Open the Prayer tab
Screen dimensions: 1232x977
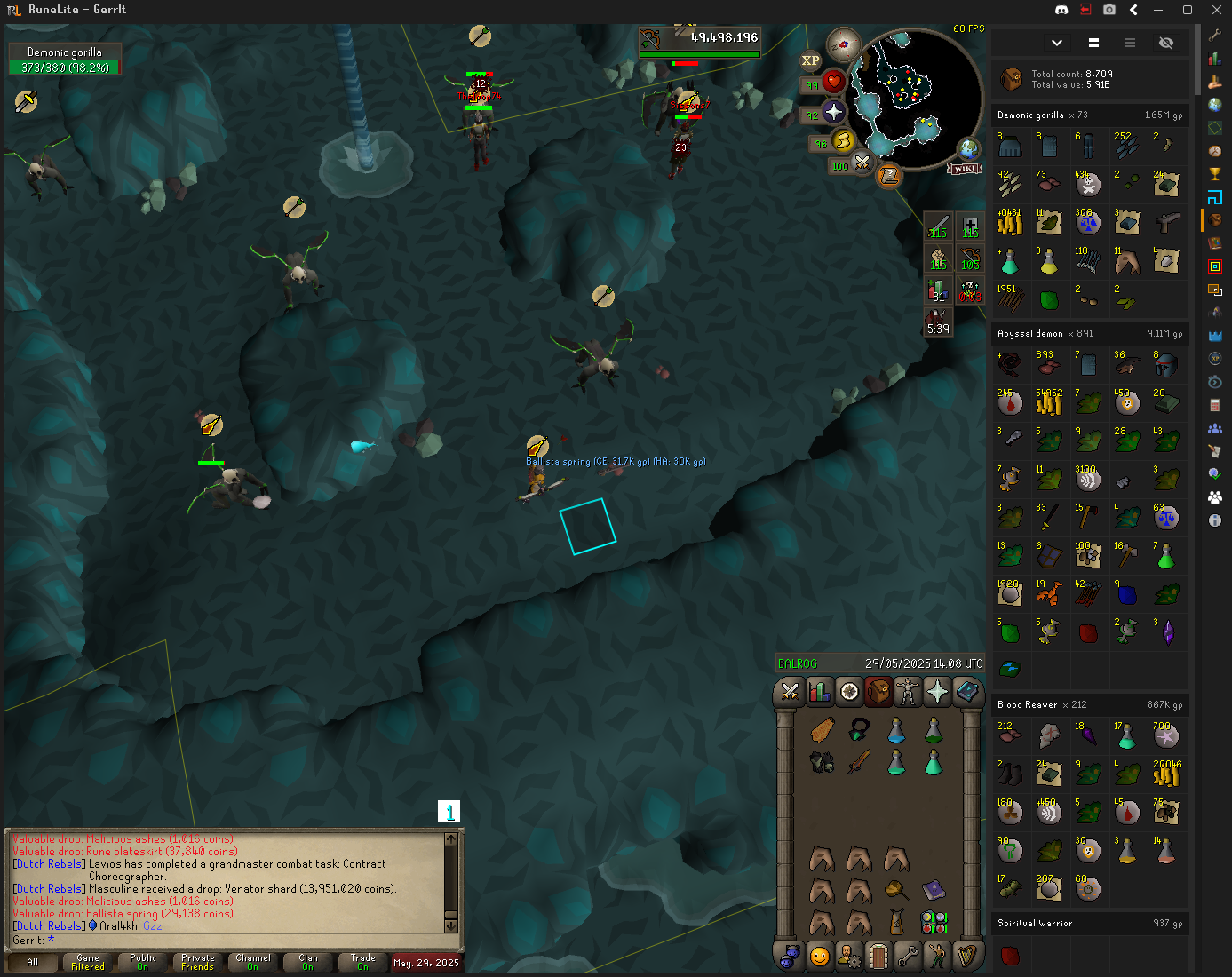pyautogui.click(x=937, y=692)
